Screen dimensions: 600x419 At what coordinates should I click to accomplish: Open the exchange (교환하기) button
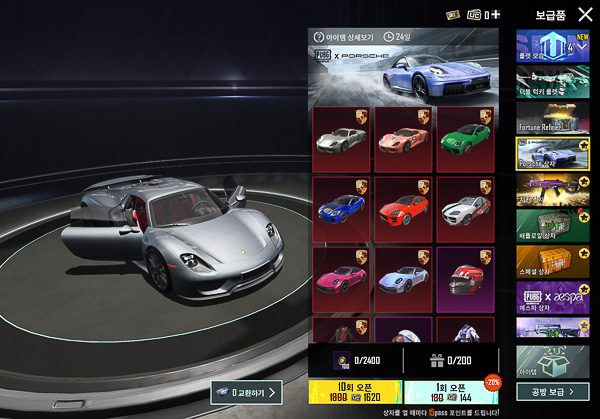coord(246,392)
